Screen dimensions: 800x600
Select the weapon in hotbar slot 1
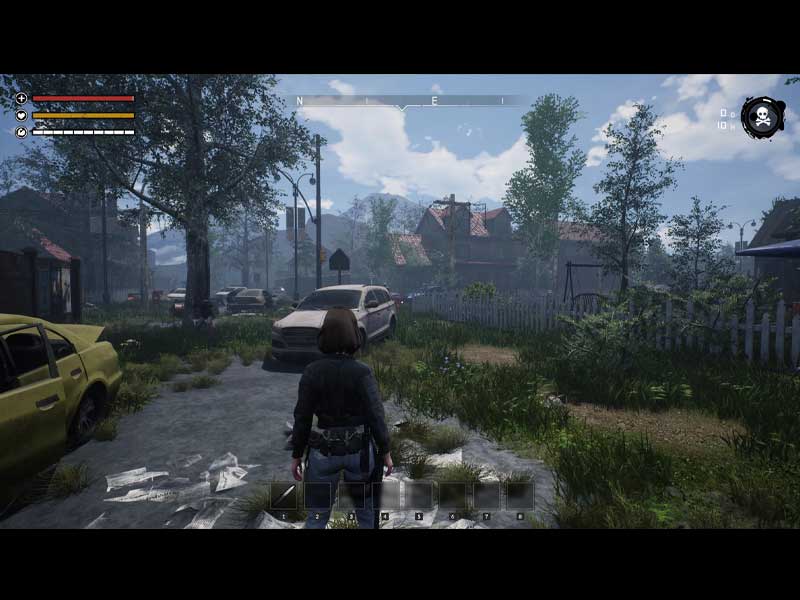click(x=283, y=496)
